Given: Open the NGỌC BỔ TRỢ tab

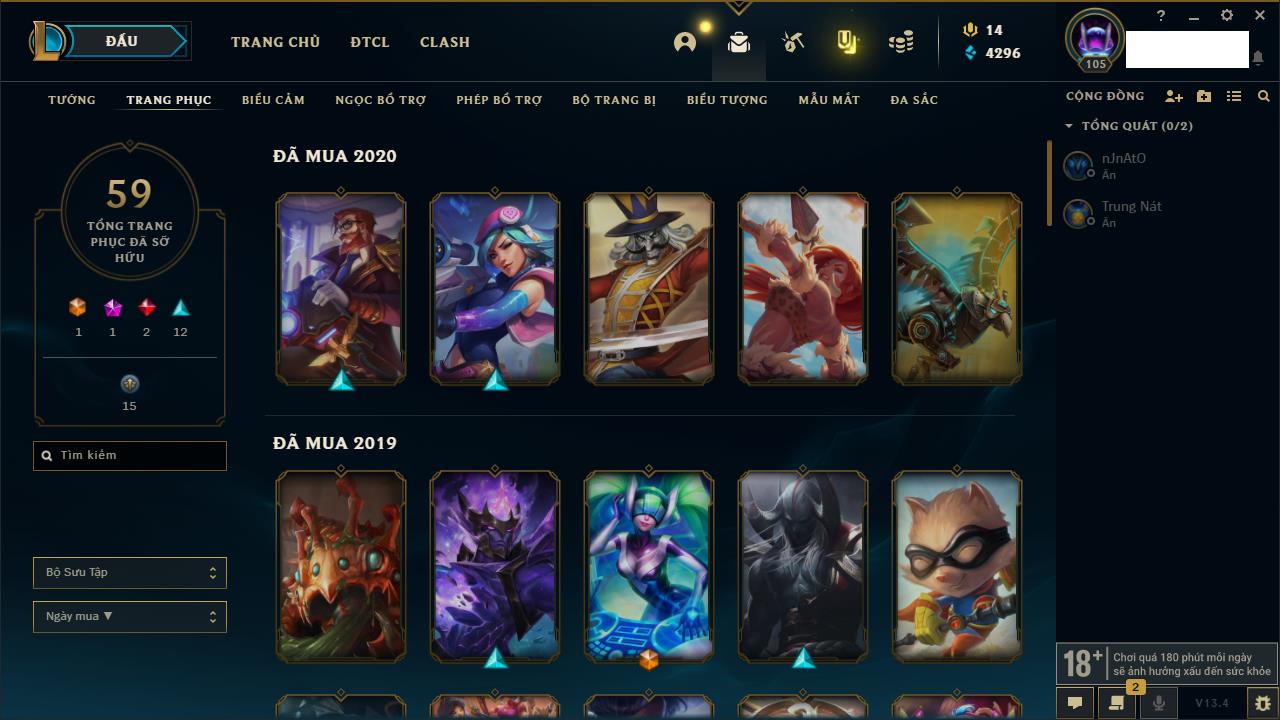Looking at the screenshot, I should (x=381, y=100).
